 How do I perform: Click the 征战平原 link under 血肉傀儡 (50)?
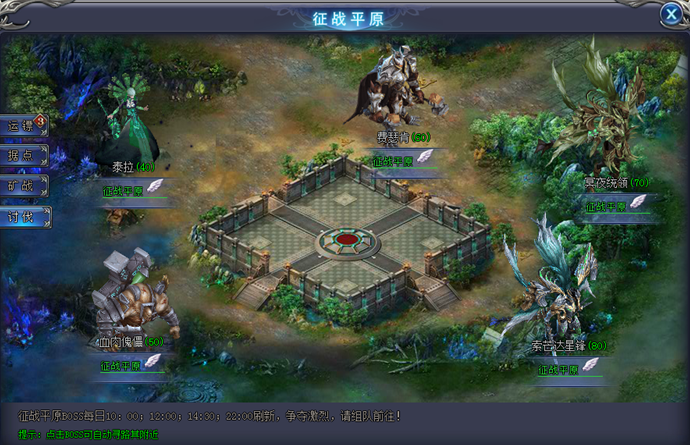point(120,366)
